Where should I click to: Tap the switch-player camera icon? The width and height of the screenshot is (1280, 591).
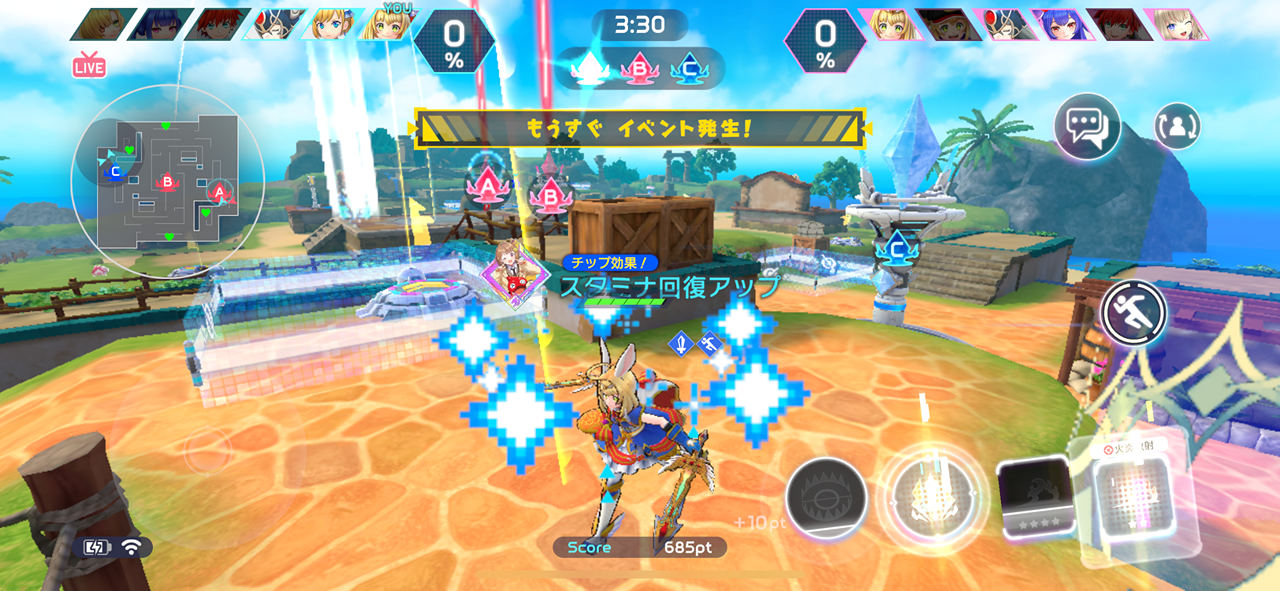[x=1177, y=127]
